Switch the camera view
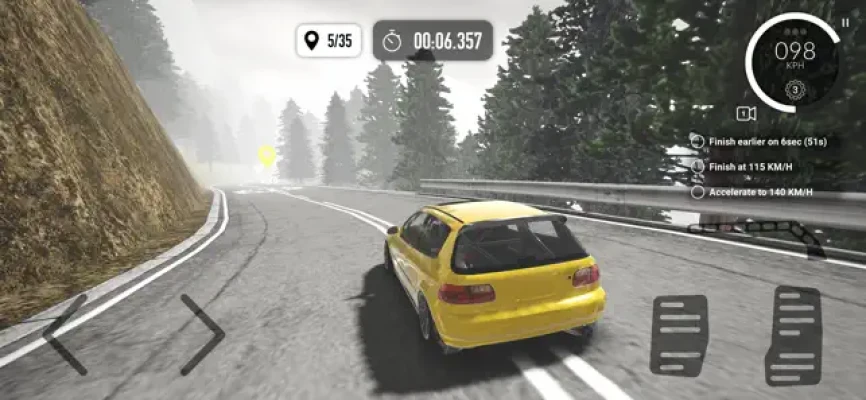This screenshot has height=400, width=866. 745,113
